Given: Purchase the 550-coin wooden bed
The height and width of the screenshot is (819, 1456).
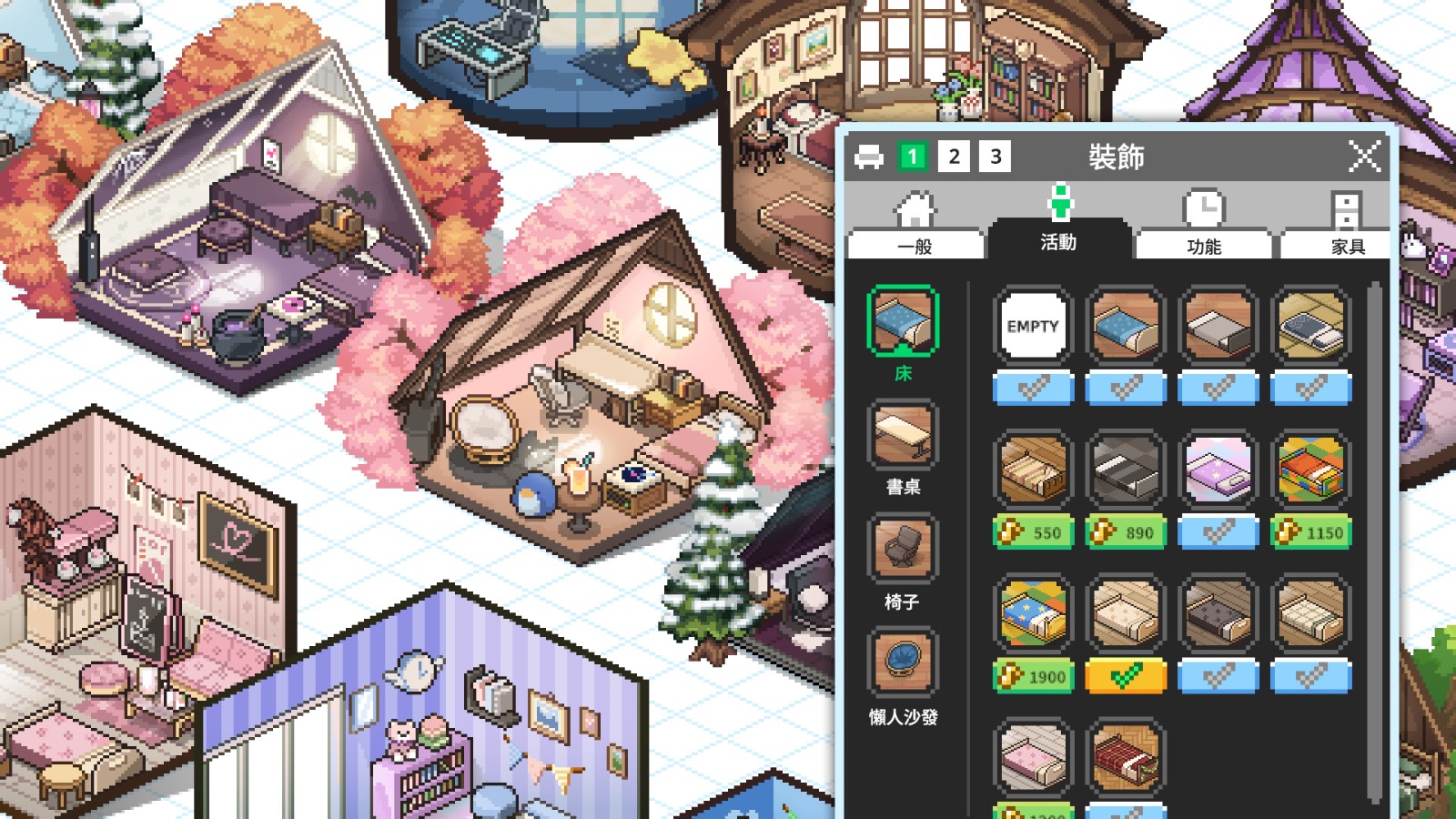Looking at the screenshot, I should tap(1034, 532).
